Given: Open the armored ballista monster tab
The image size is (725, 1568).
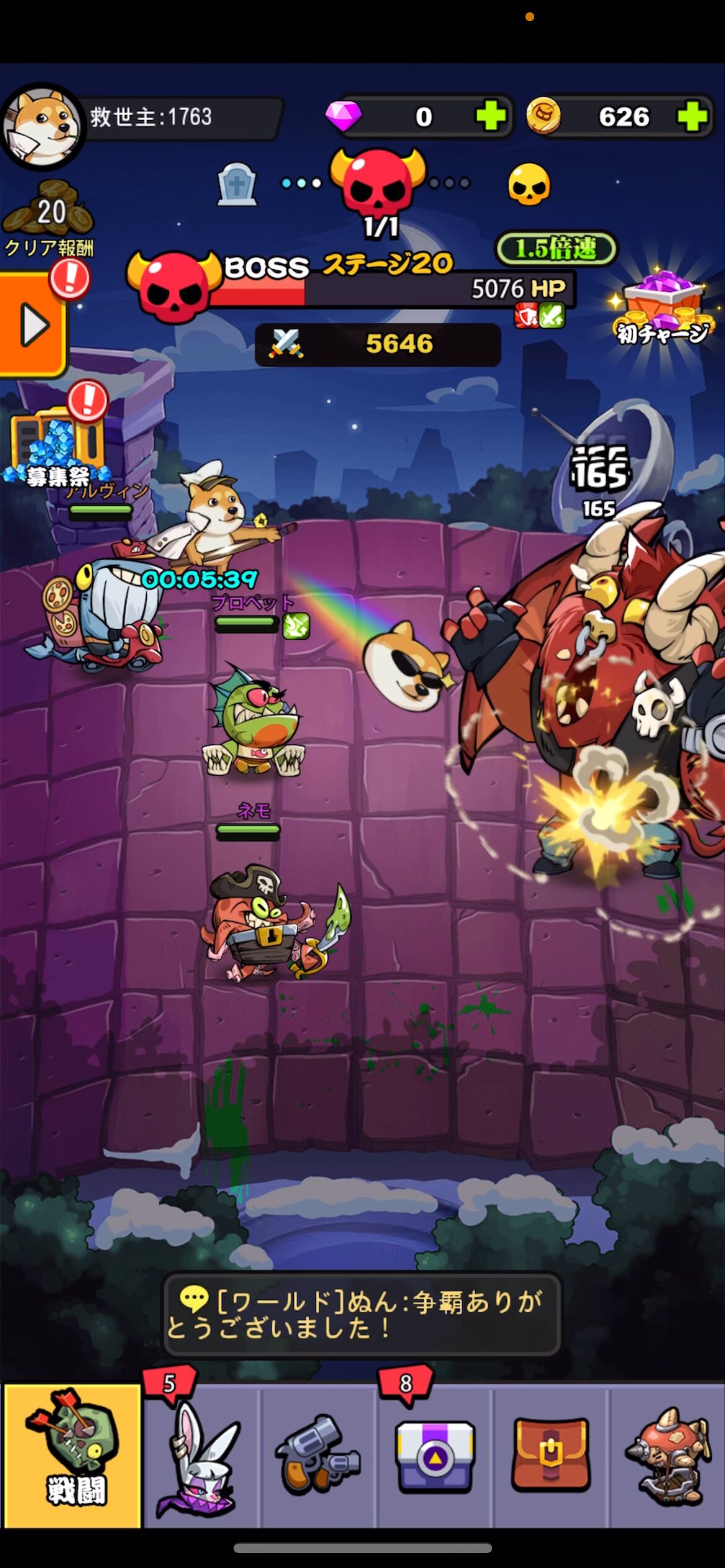Looking at the screenshot, I should (x=668, y=1455).
